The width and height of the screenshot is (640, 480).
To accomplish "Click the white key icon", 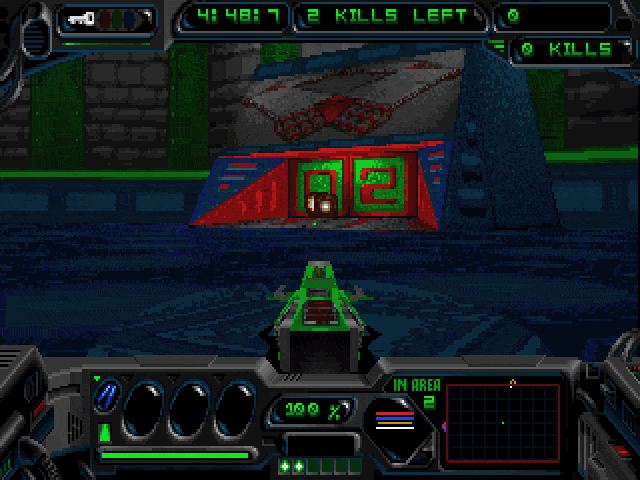I will point(79,17).
